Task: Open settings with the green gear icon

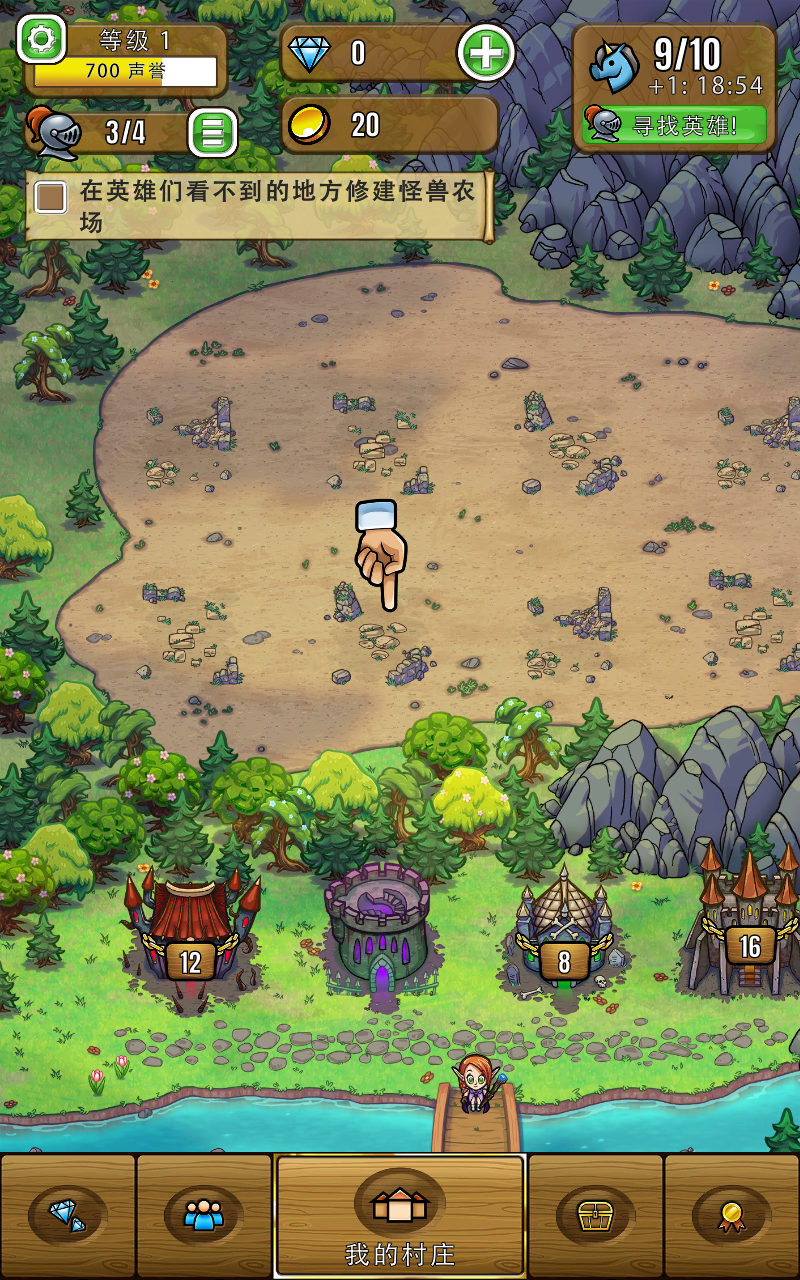Action: 41,40
